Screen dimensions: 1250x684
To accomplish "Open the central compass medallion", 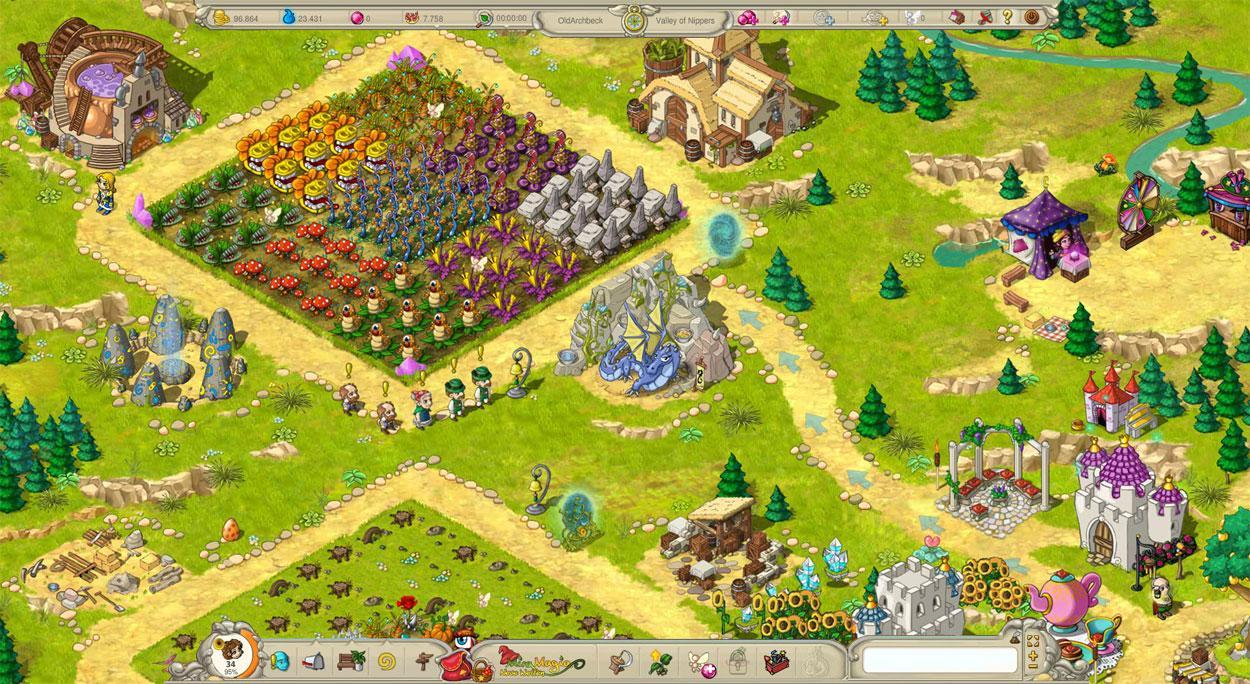I will pos(630,18).
